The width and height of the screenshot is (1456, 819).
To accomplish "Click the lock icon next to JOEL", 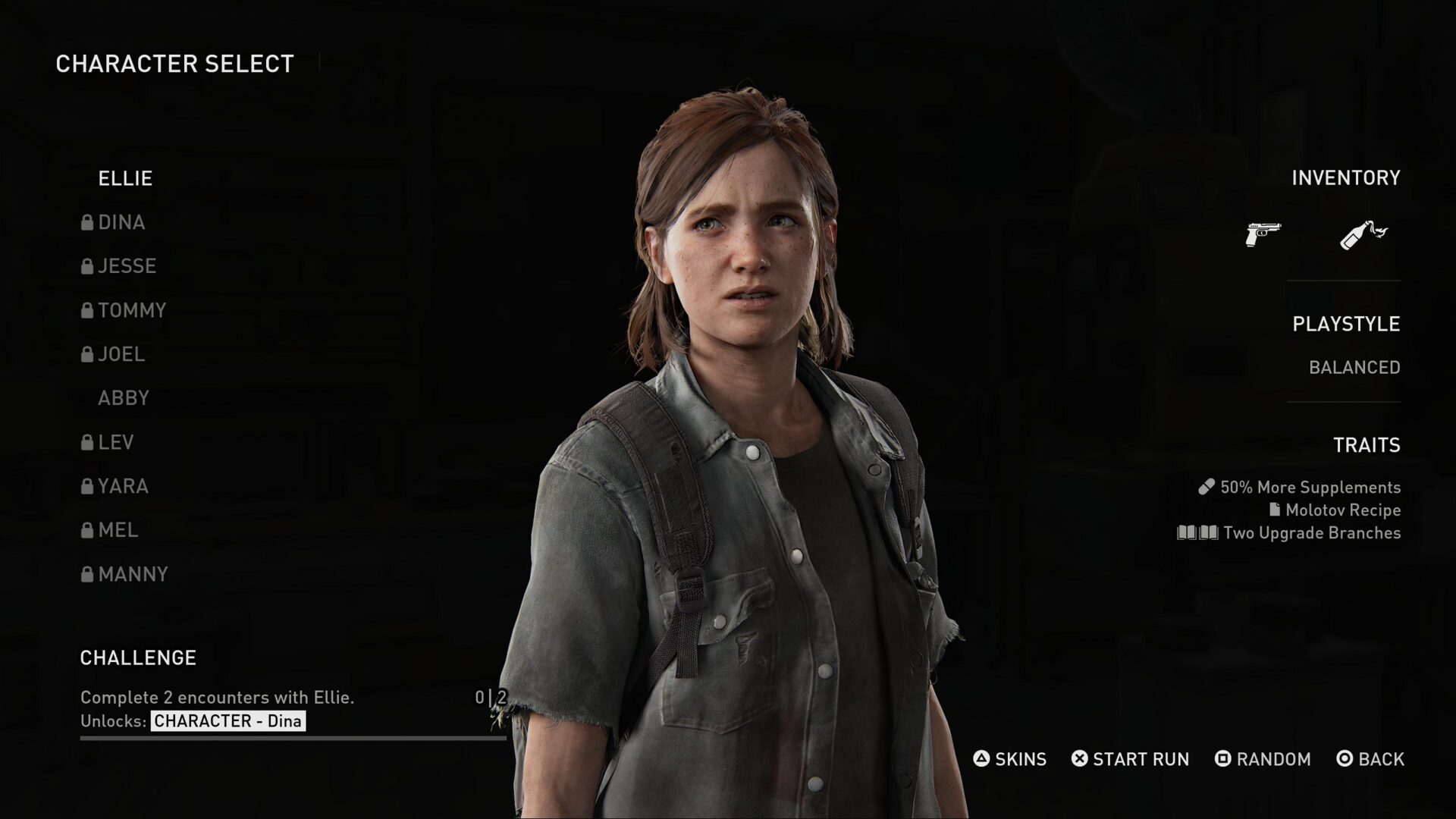I will pyautogui.click(x=86, y=354).
